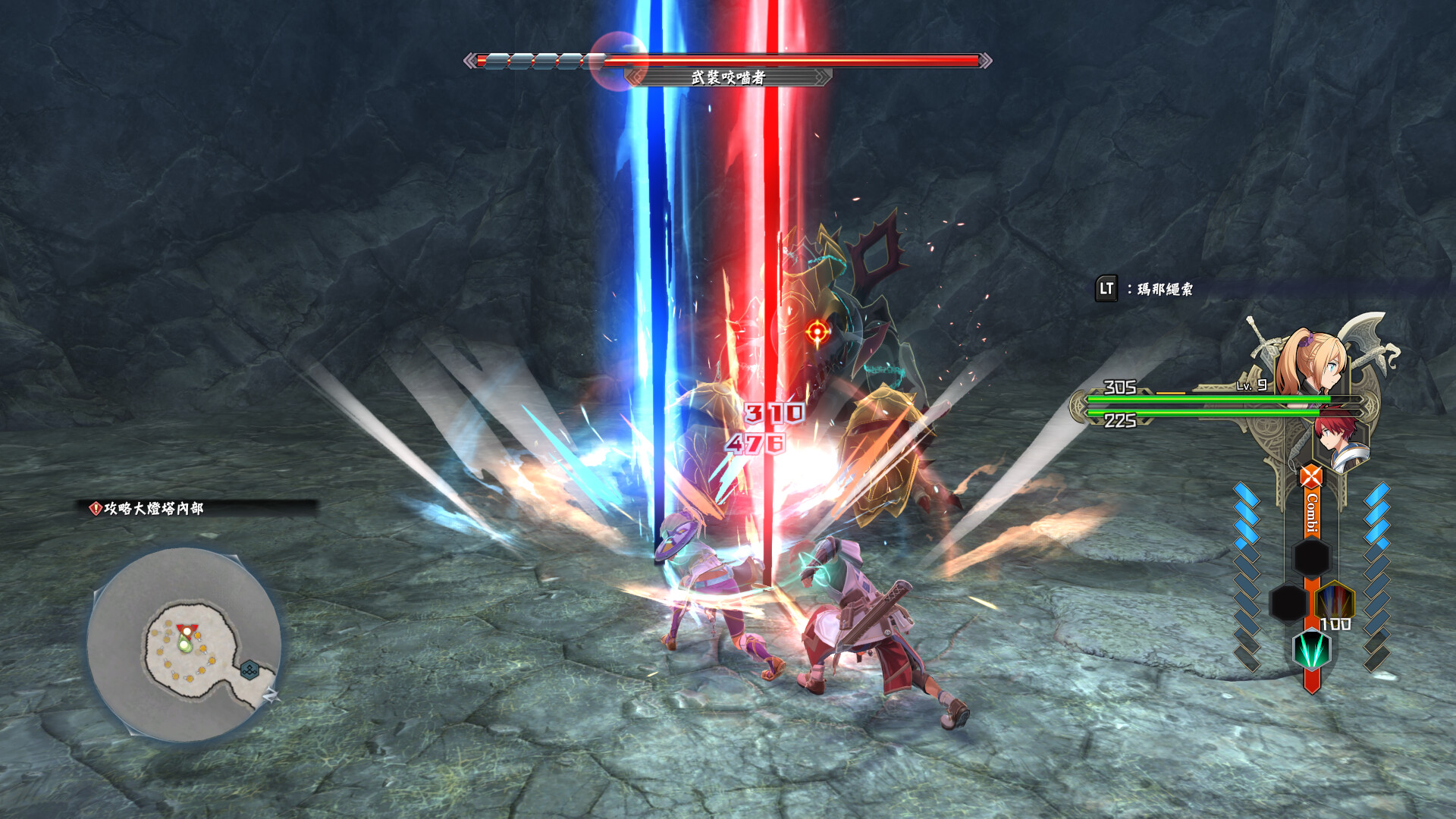This screenshot has height=819, width=1456.
Task: Click the N compass marker on the minimap
Action: (271, 695)
